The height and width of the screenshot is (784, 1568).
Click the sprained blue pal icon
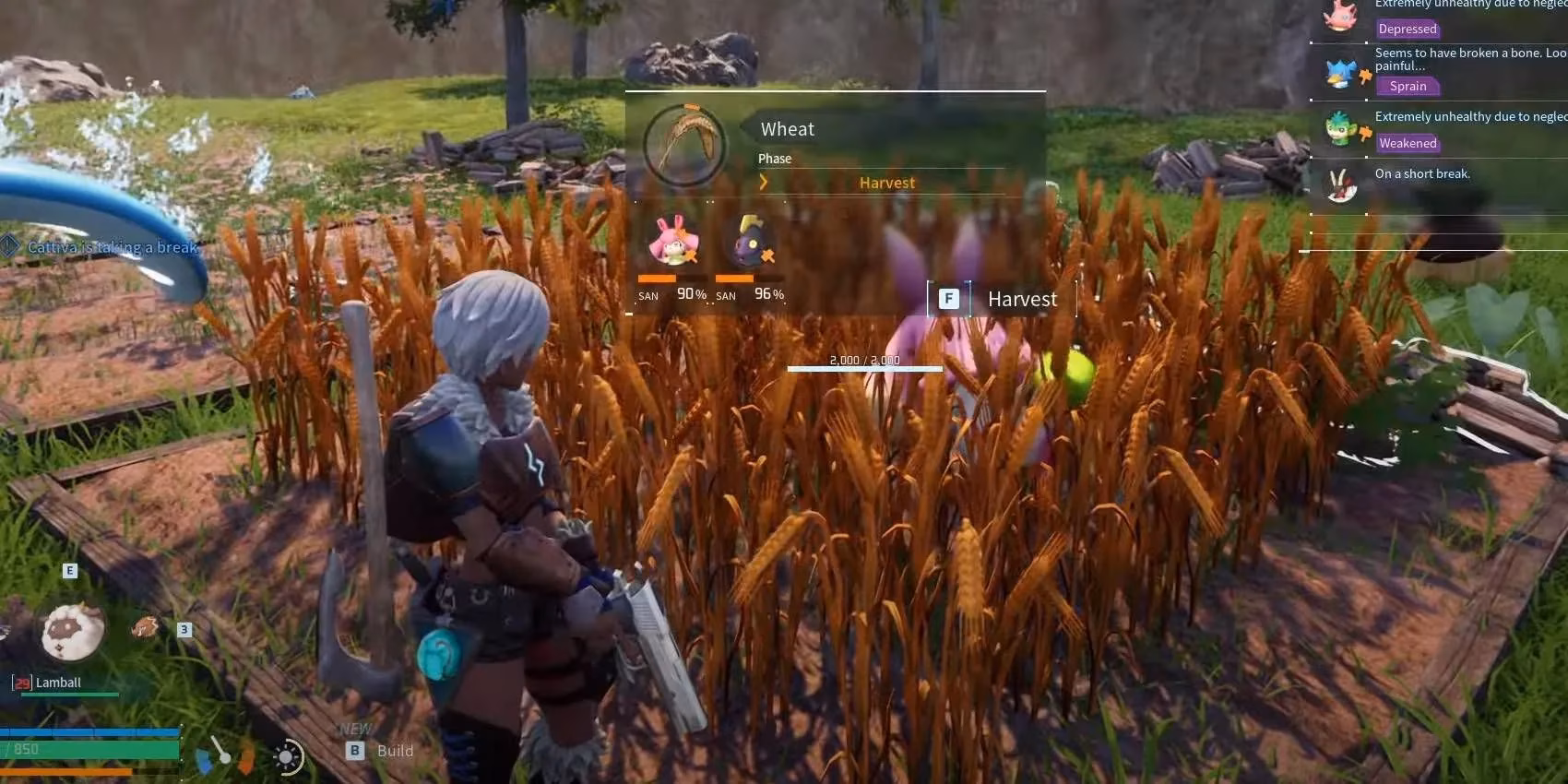tap(1339, 72)
